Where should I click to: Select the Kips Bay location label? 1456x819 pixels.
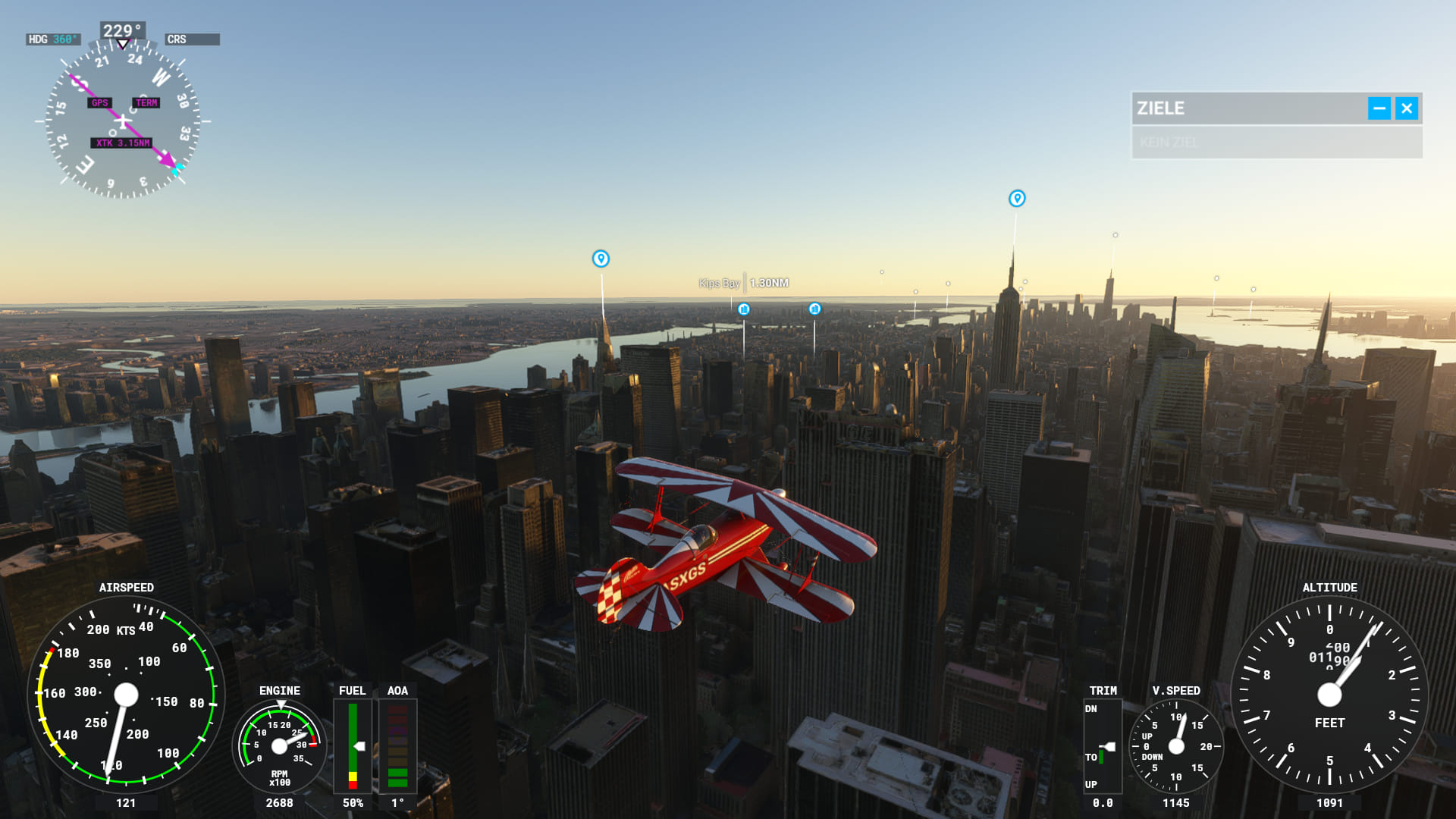pyautogui.click(x=719, y=284)
